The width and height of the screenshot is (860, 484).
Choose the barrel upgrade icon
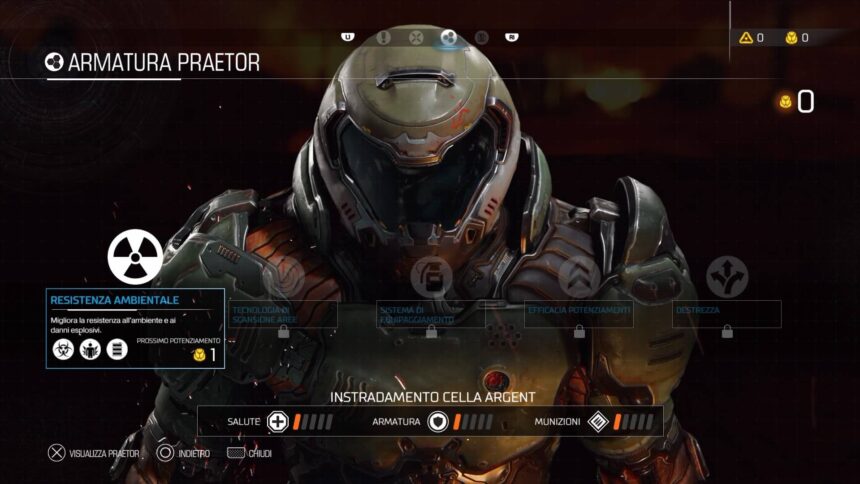coord(117,350)
